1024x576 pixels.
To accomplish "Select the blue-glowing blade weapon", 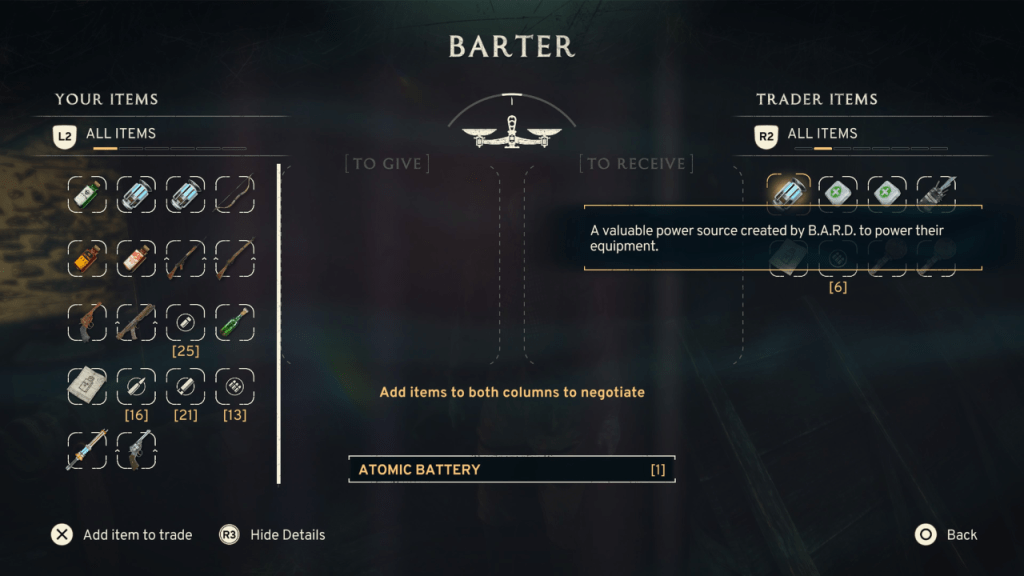I will (x=87, y=450).
